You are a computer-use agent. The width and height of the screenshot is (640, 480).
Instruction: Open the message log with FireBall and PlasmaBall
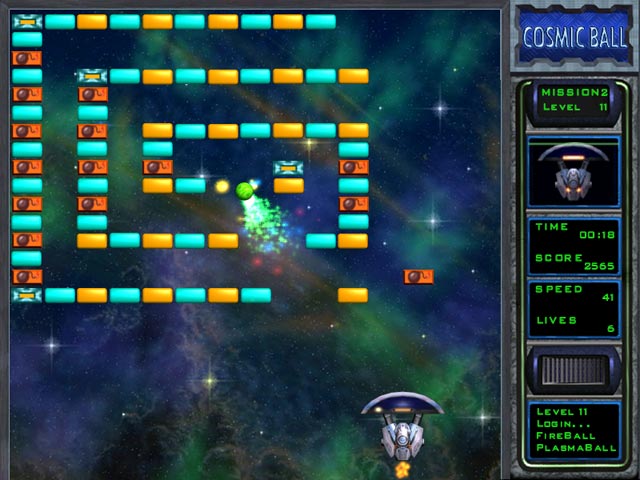(575, 429)
